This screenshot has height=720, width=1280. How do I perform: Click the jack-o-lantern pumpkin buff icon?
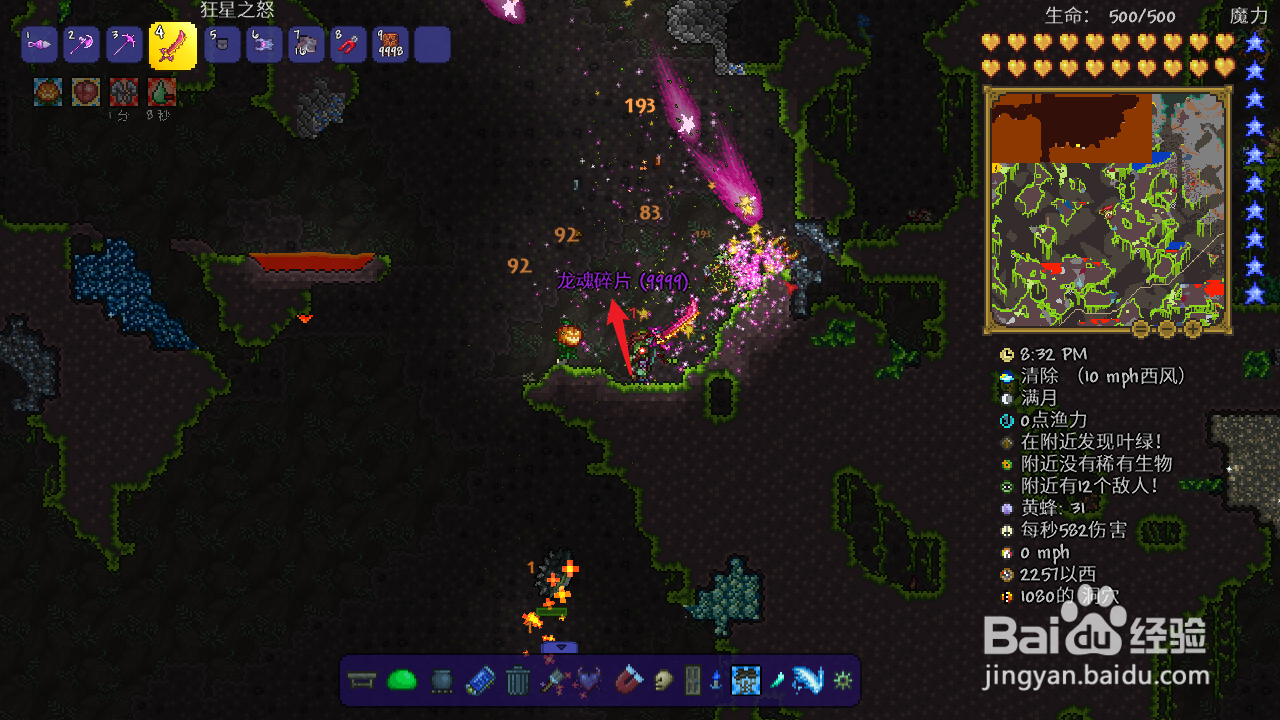pos(48,92)
